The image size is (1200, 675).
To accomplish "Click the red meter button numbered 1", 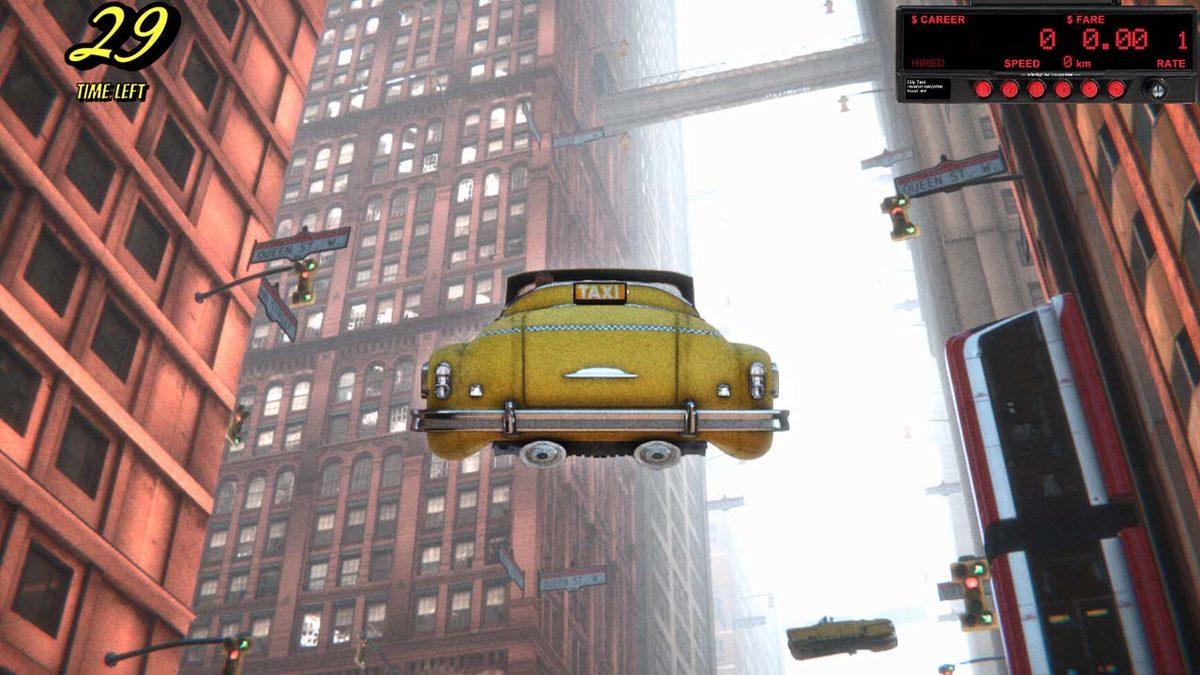I will (x=983, y=89).
